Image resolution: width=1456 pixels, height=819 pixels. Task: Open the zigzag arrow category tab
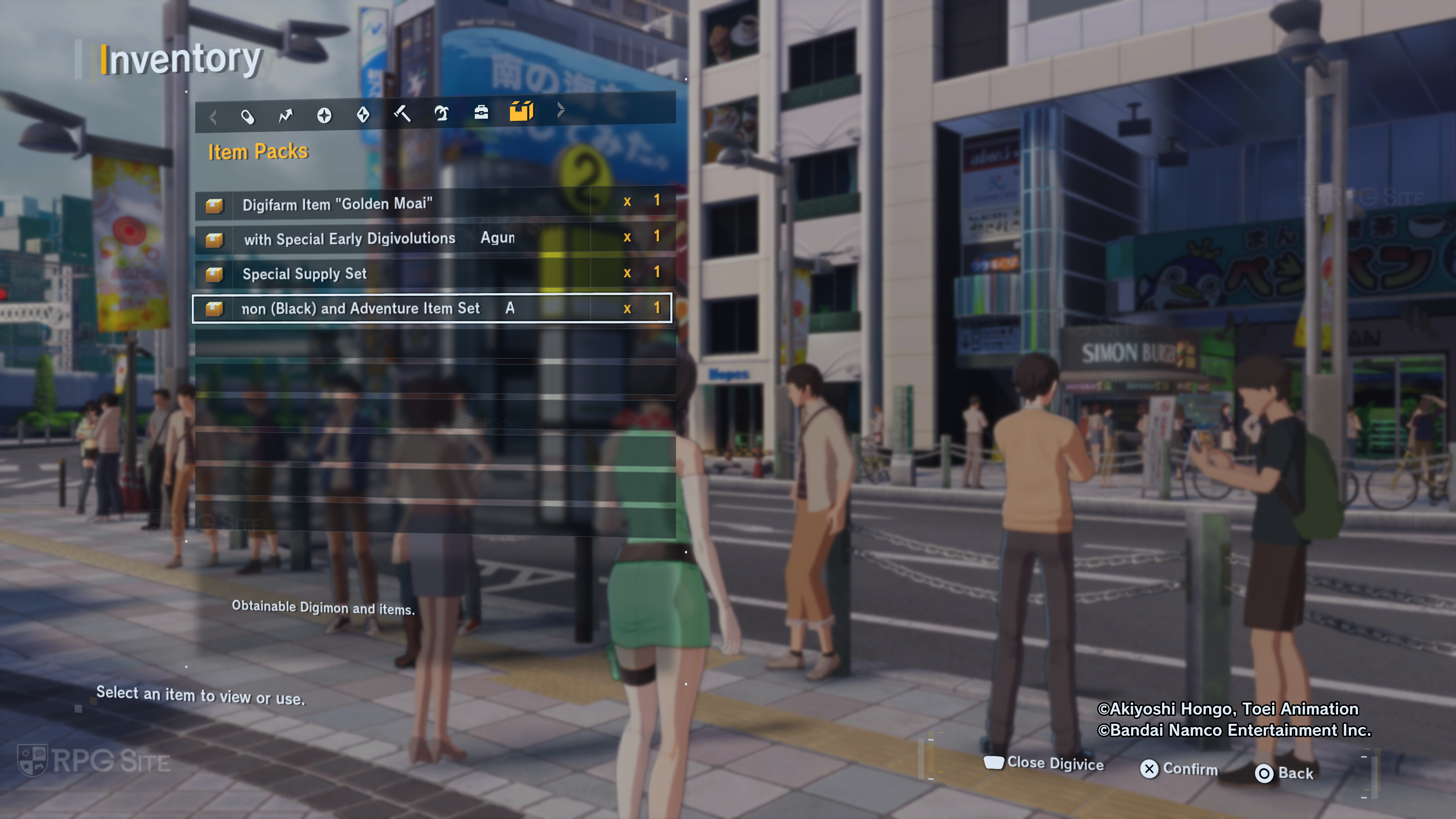pos(286,115)
